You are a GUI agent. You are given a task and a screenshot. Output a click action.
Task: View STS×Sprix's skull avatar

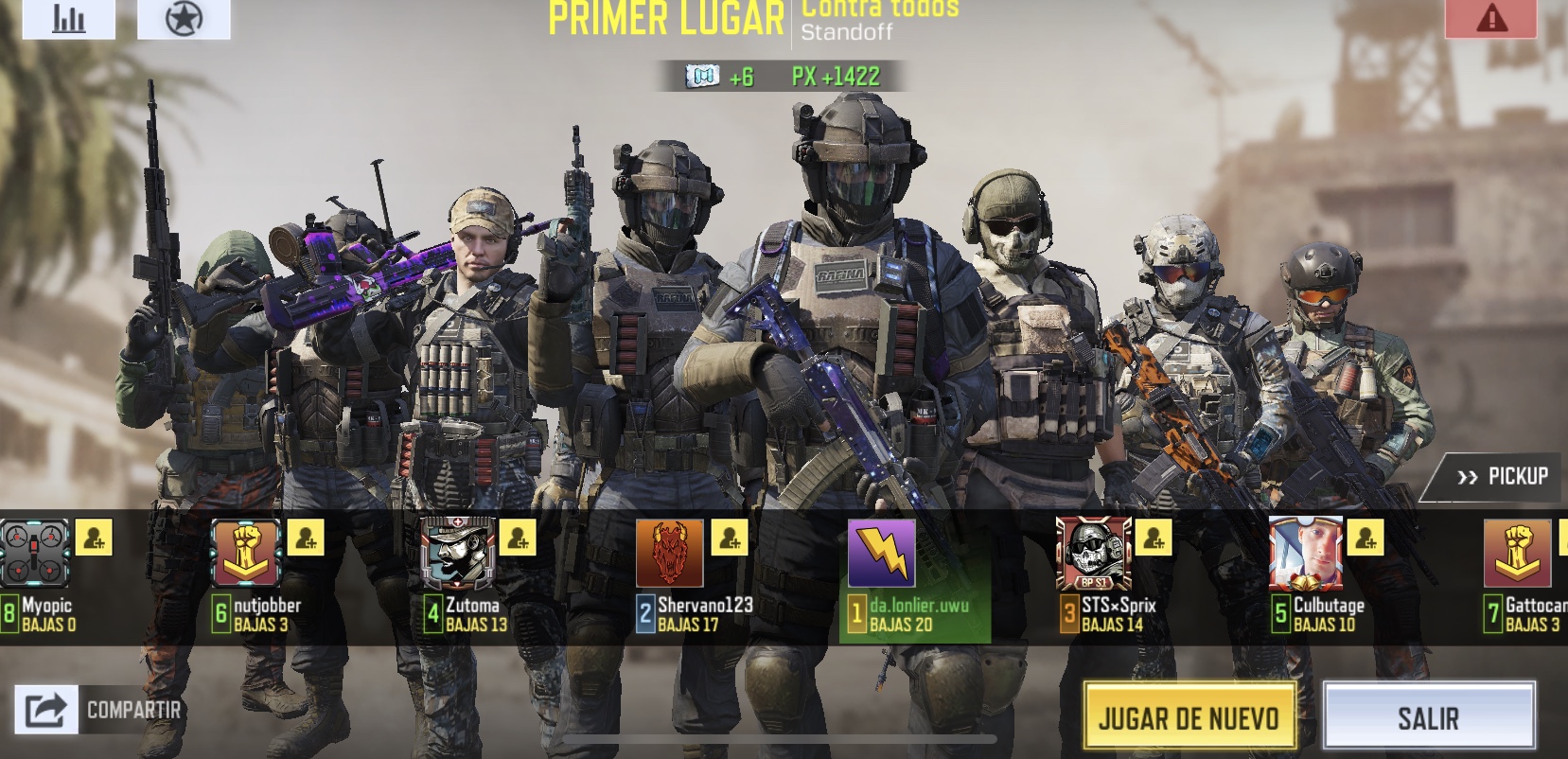pos(1094,554)
